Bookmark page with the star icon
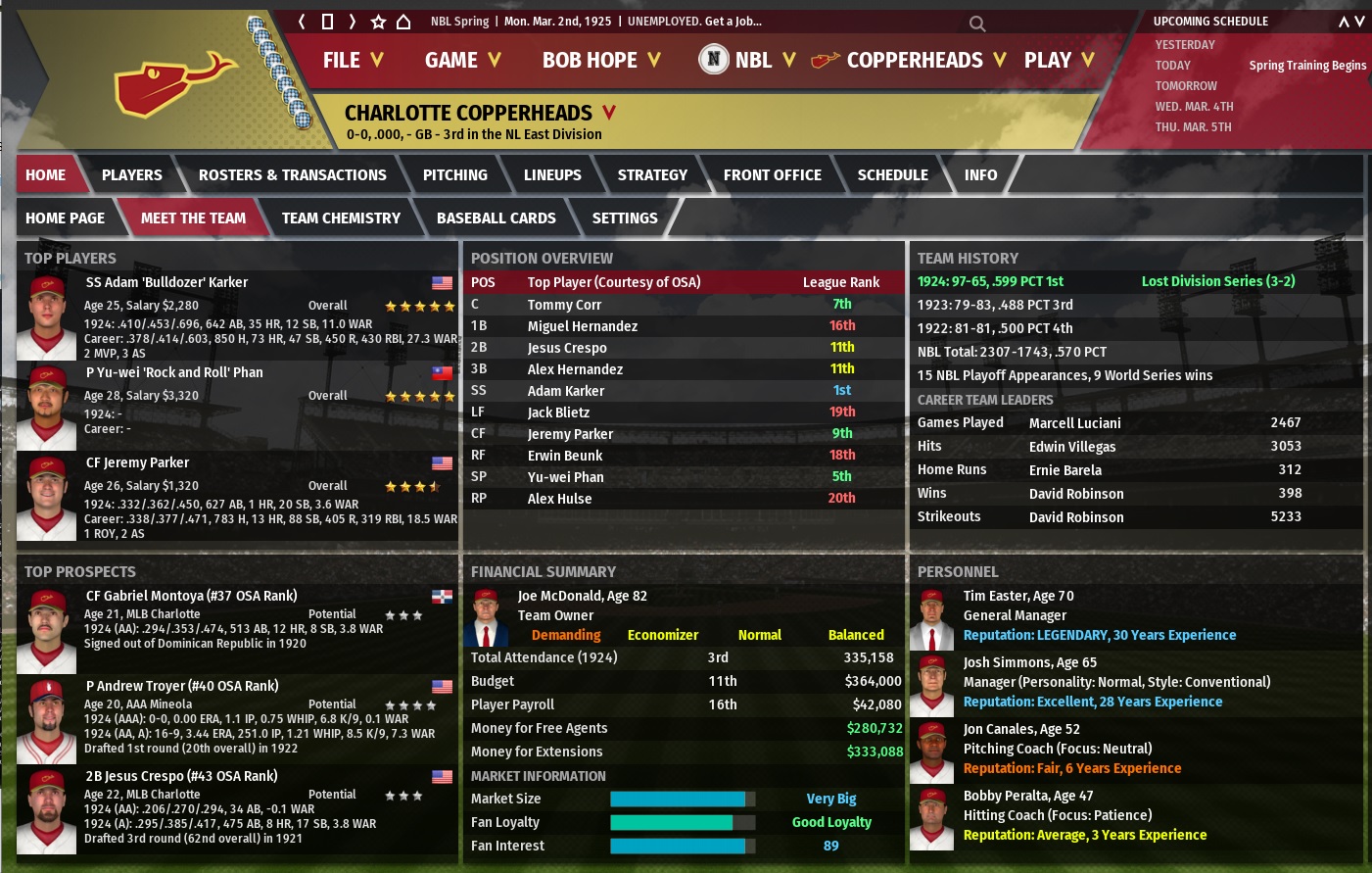 coord(378,22)
